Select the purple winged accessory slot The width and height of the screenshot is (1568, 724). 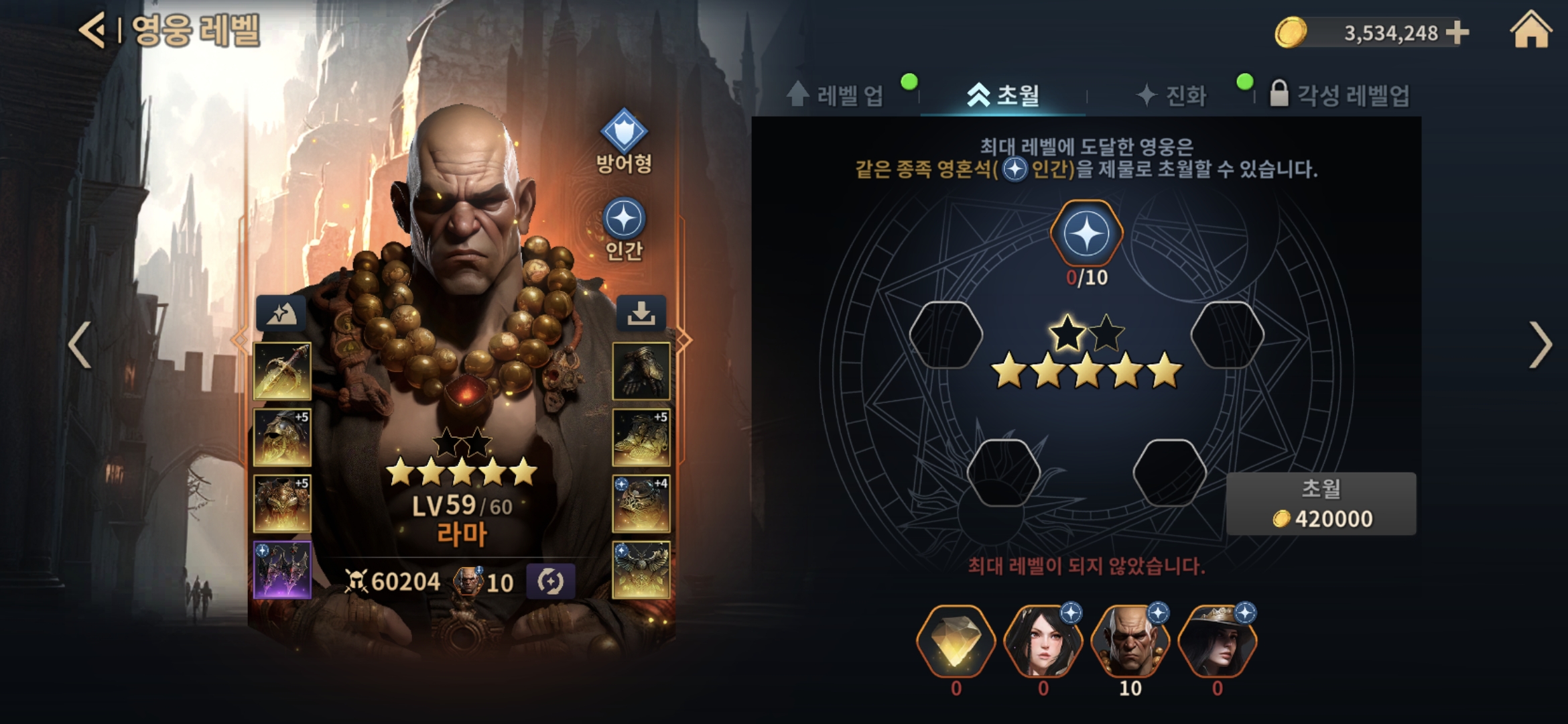[x=282, y=570]
